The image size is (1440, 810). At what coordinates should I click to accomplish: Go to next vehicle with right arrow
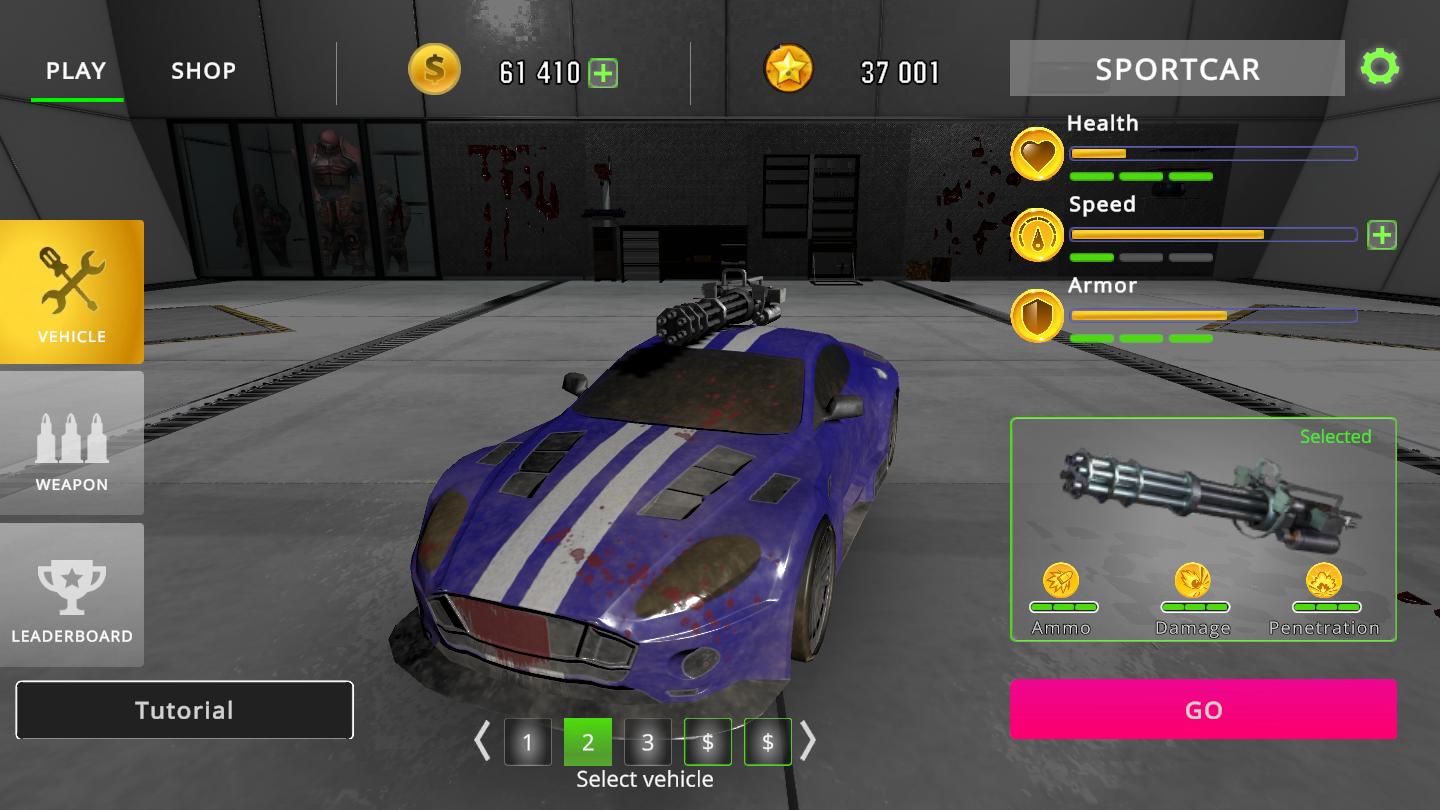coord(808,741)
